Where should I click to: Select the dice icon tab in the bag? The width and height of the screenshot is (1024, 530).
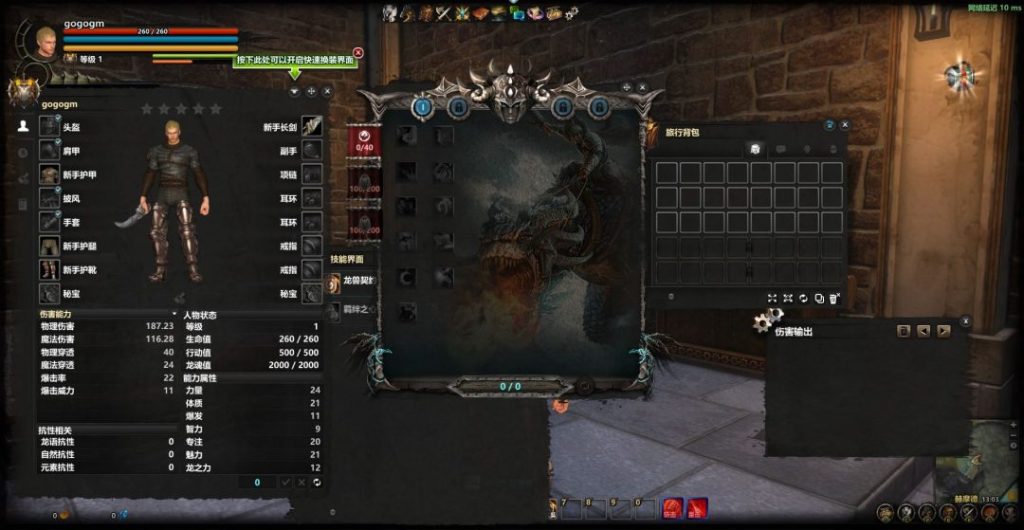point(757,148)
